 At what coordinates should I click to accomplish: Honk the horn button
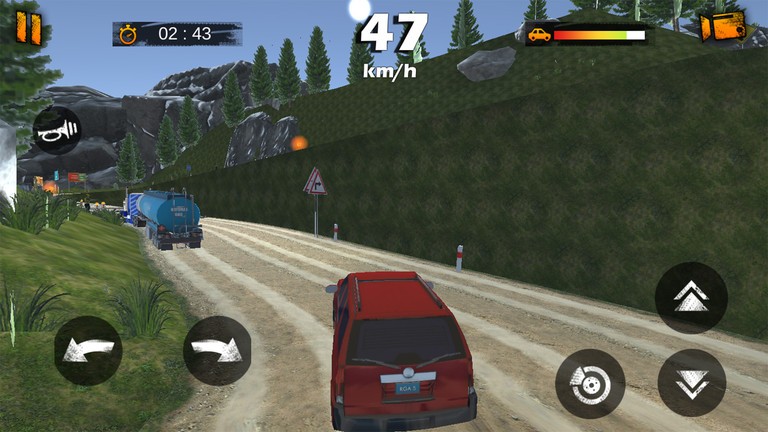pyautogui.click(x=57, y=130)
